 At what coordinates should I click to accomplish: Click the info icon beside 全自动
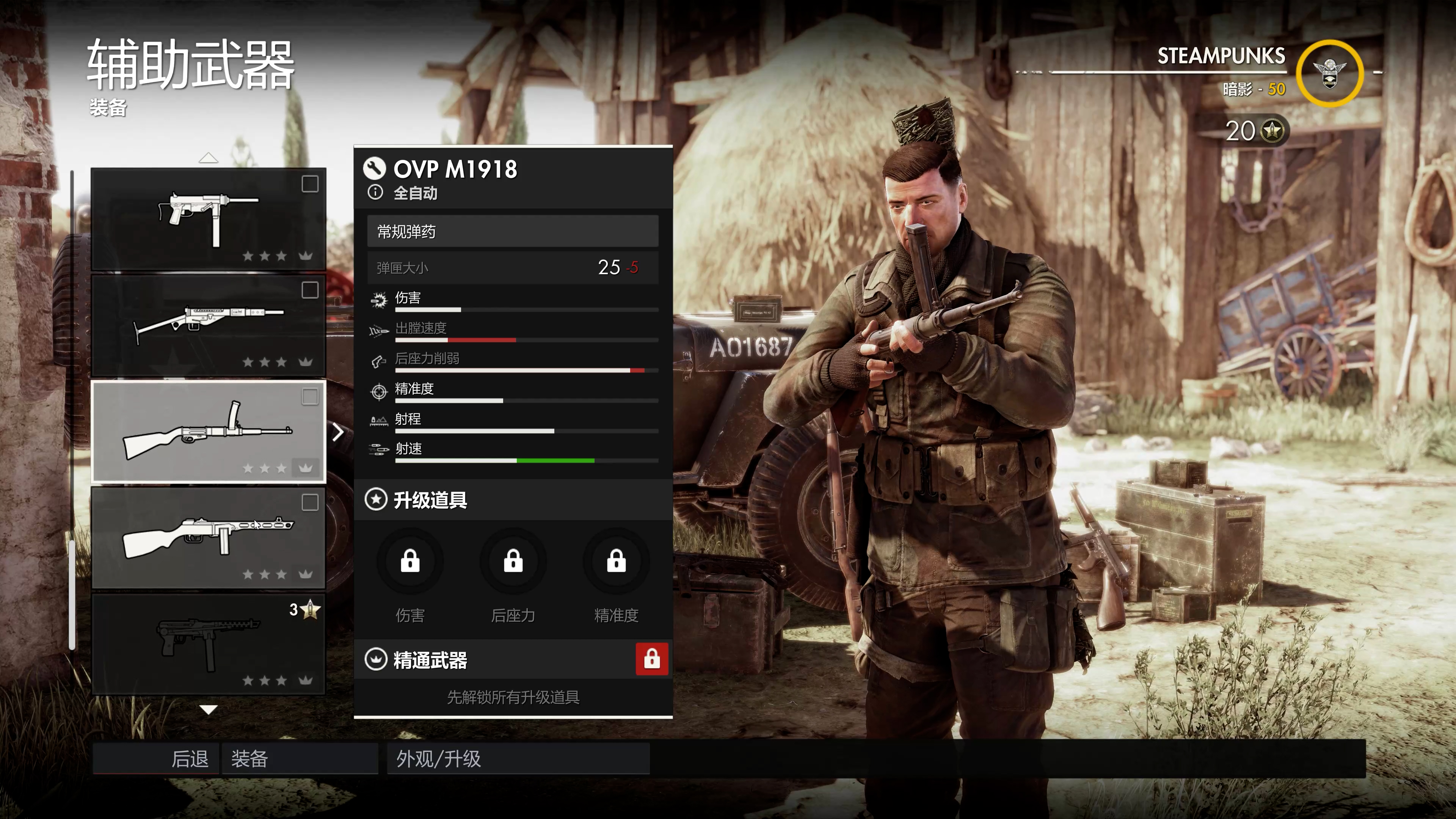pos(375,193)
